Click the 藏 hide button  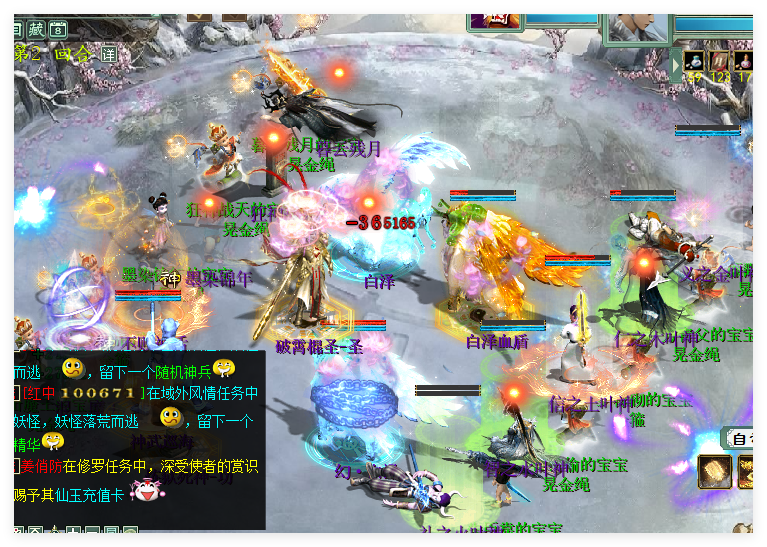37,30
